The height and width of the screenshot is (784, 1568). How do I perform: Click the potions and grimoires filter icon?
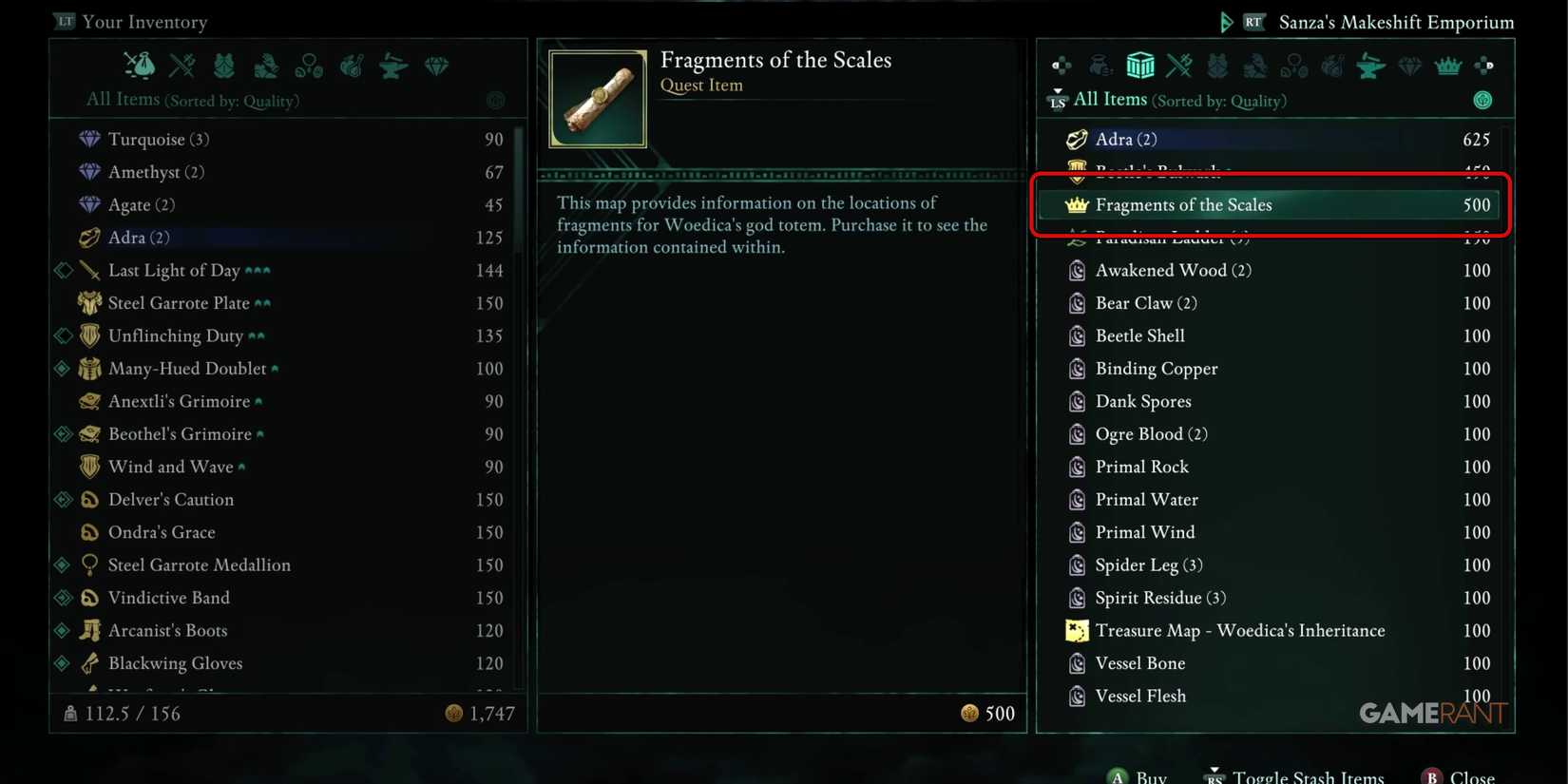(x=353, y=65)
